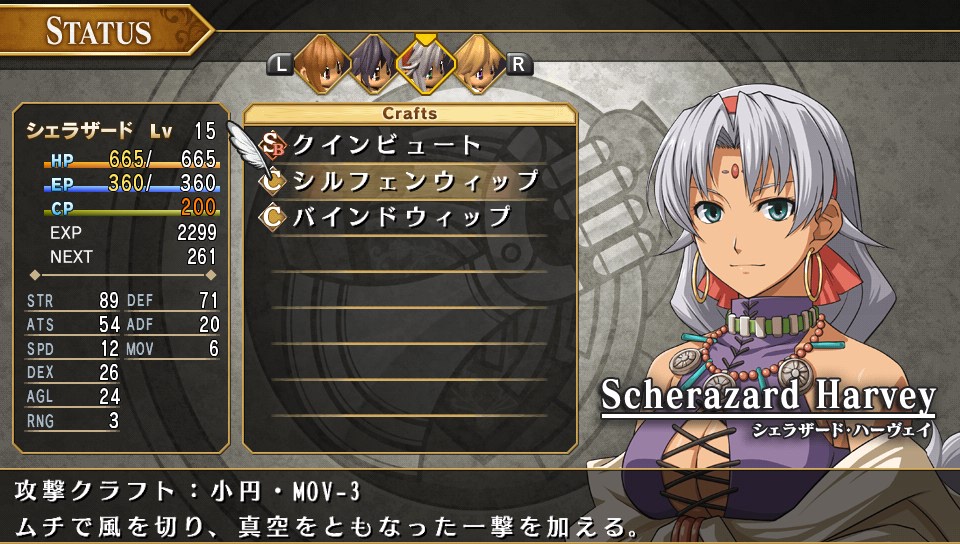This screenshot has width=960, height=544.
Task: Highlight the シルフェンウィップ craft
Action: tap(415, 180)
